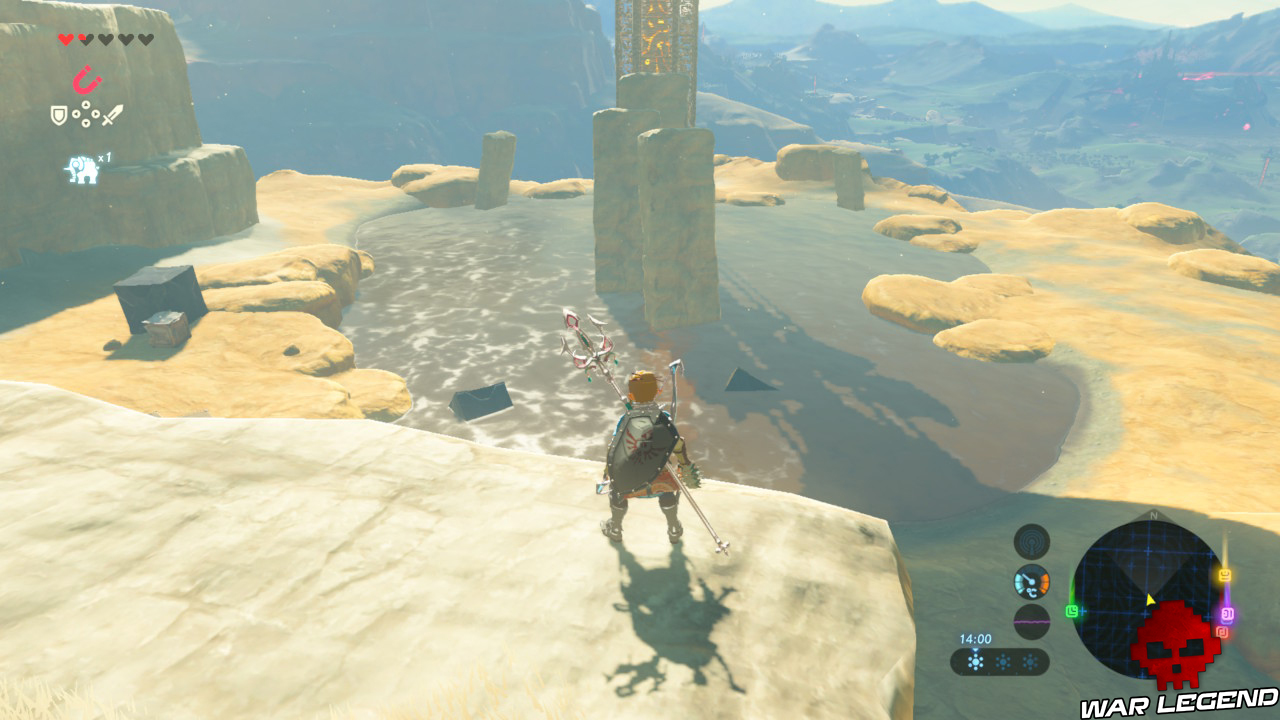Click the shield icon next to the d-pad
This screenshot has width=1280, height=720.
pyautogui.click(x=59, y=114)
